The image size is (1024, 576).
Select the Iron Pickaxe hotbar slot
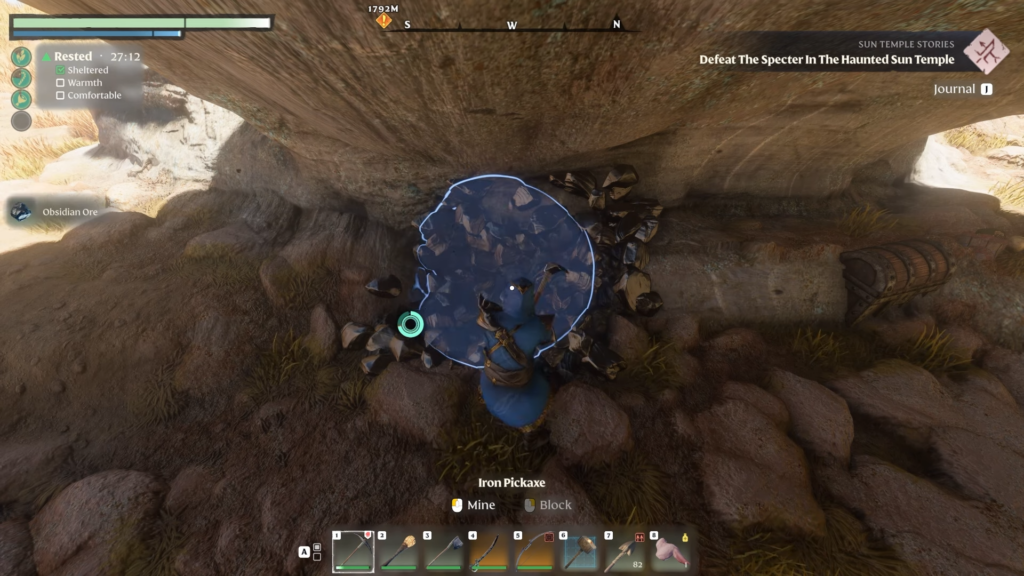pos(353,551)
